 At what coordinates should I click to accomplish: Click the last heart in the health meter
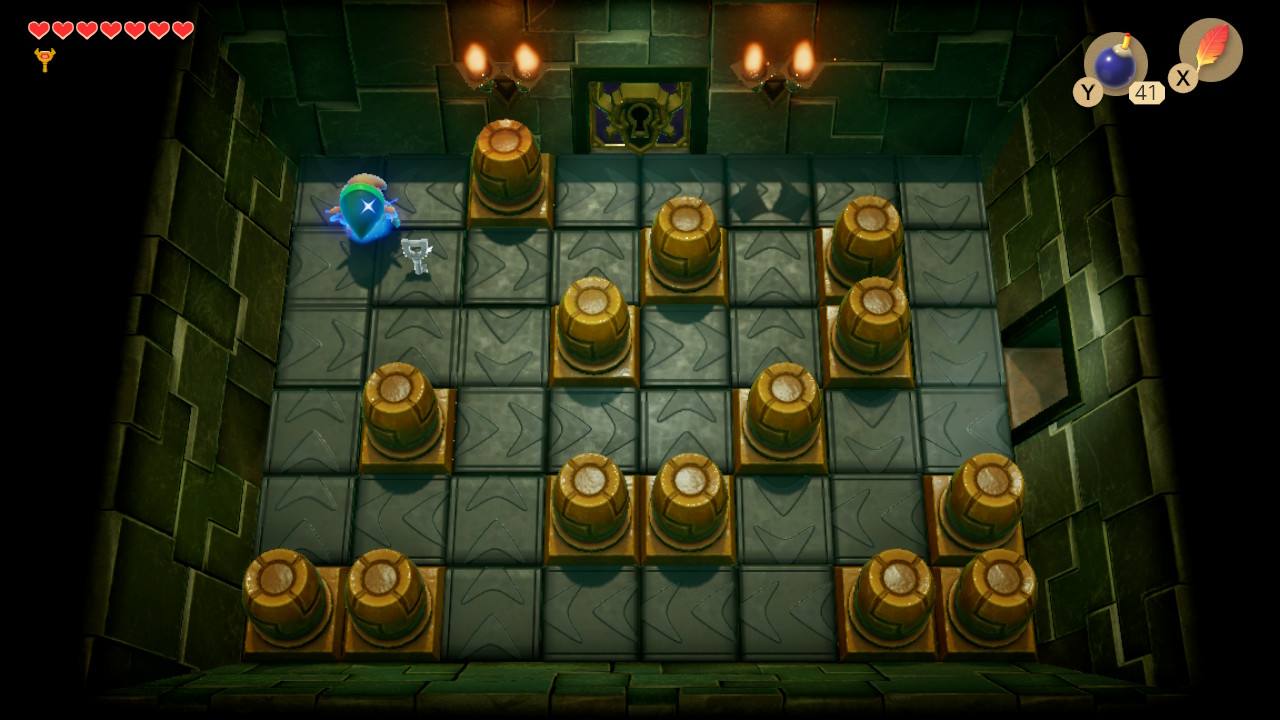tap(182, 30)
